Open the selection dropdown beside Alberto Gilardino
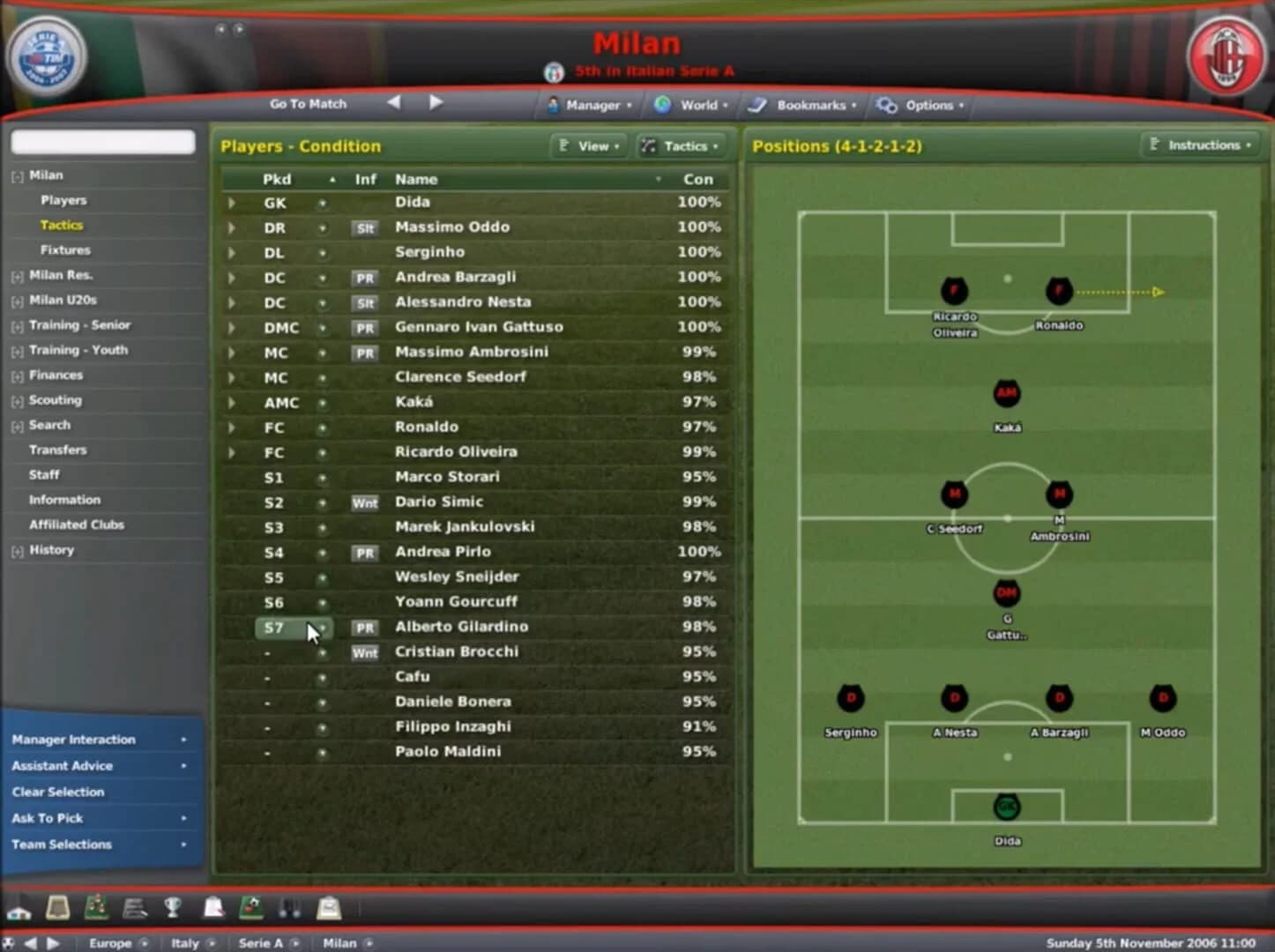 (x=323, y=628)
